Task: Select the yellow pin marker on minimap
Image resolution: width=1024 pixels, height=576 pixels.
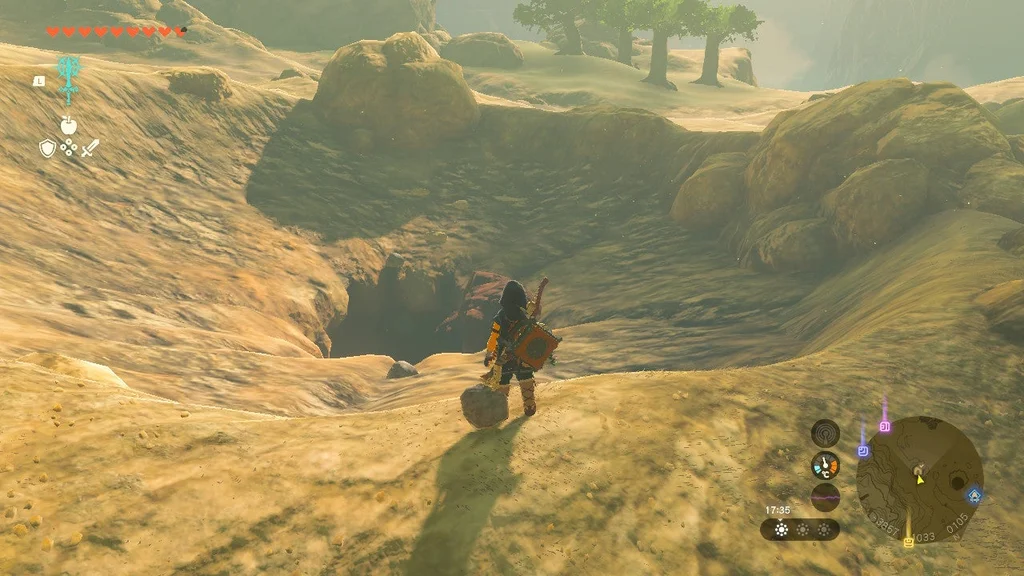Action: 909,541
